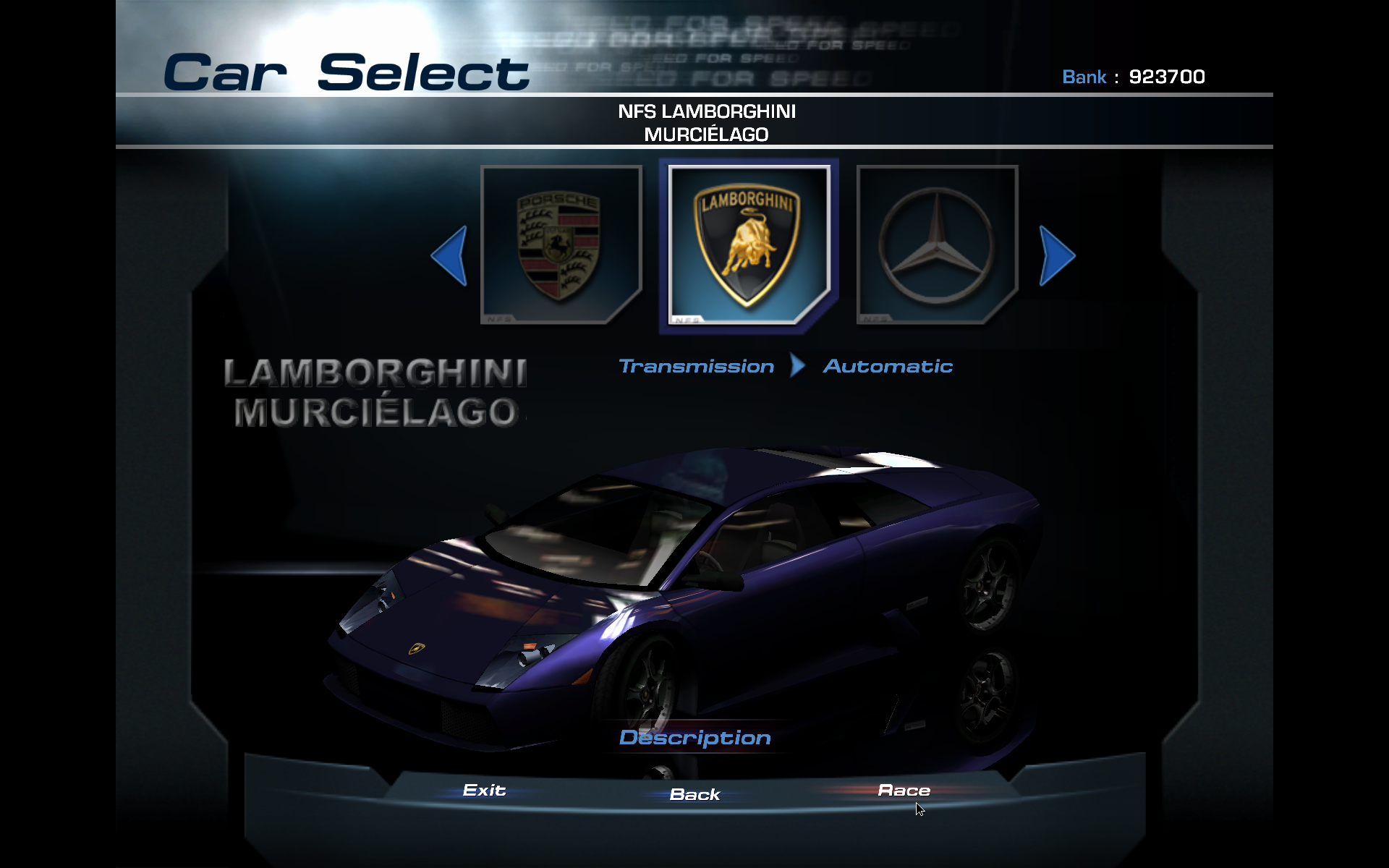Select the Porsche logo tile
Viewport: 1389px width, 868px height.
tap(561, 245)
